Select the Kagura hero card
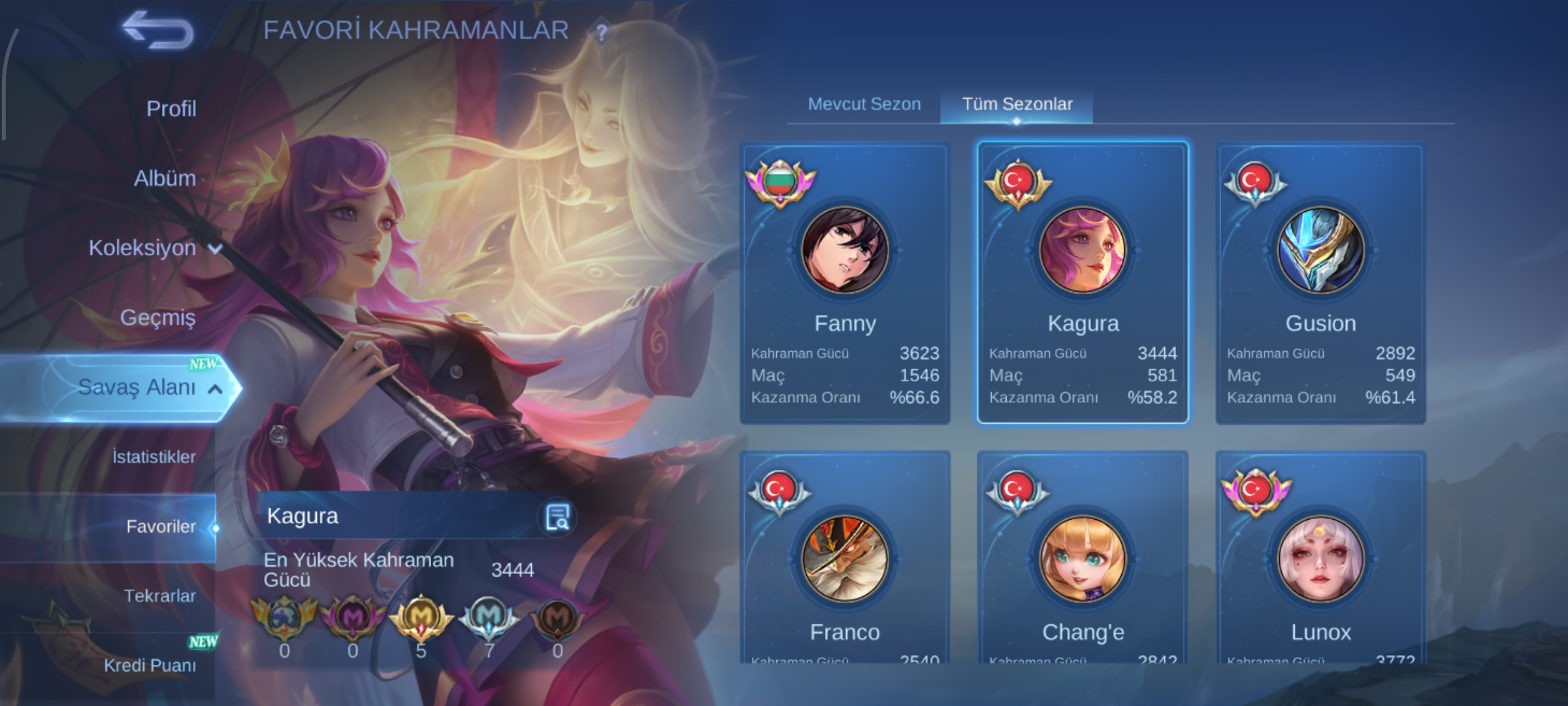Image resolution: width=1568 pixels, height=706 pixels. click(x=1083, y=284)
